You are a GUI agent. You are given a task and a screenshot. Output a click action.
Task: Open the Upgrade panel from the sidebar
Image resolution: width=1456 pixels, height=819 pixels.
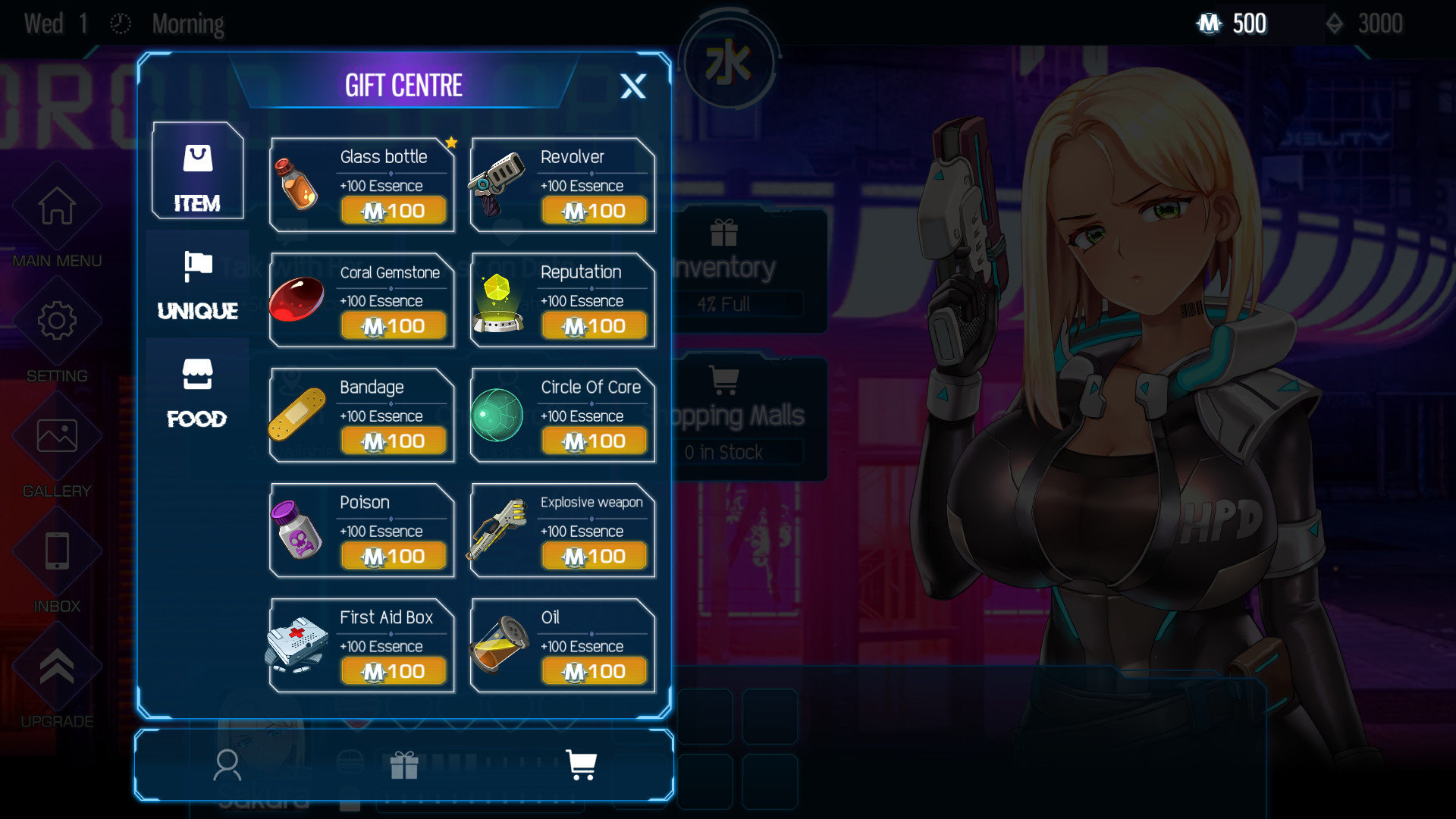pos(57,666)
